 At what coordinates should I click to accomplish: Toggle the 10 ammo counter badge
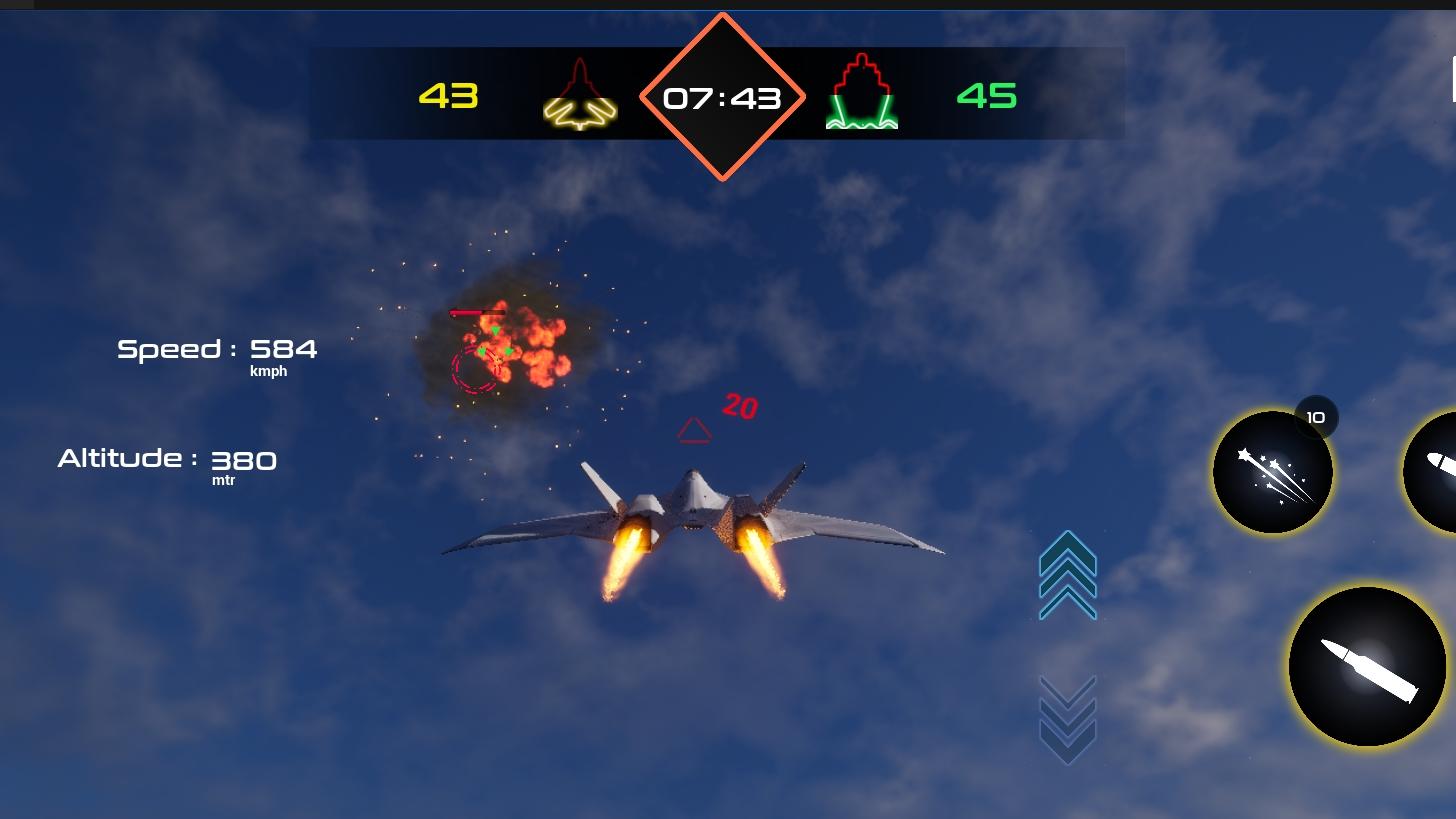click(x=1315, y=417)
